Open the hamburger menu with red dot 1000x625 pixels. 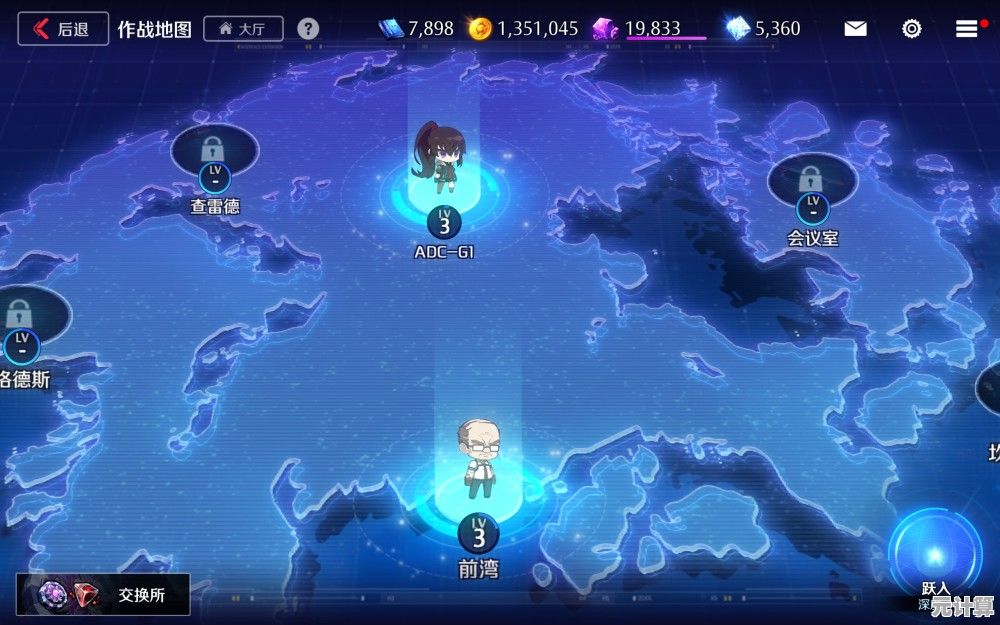click(x=966, y=29)
